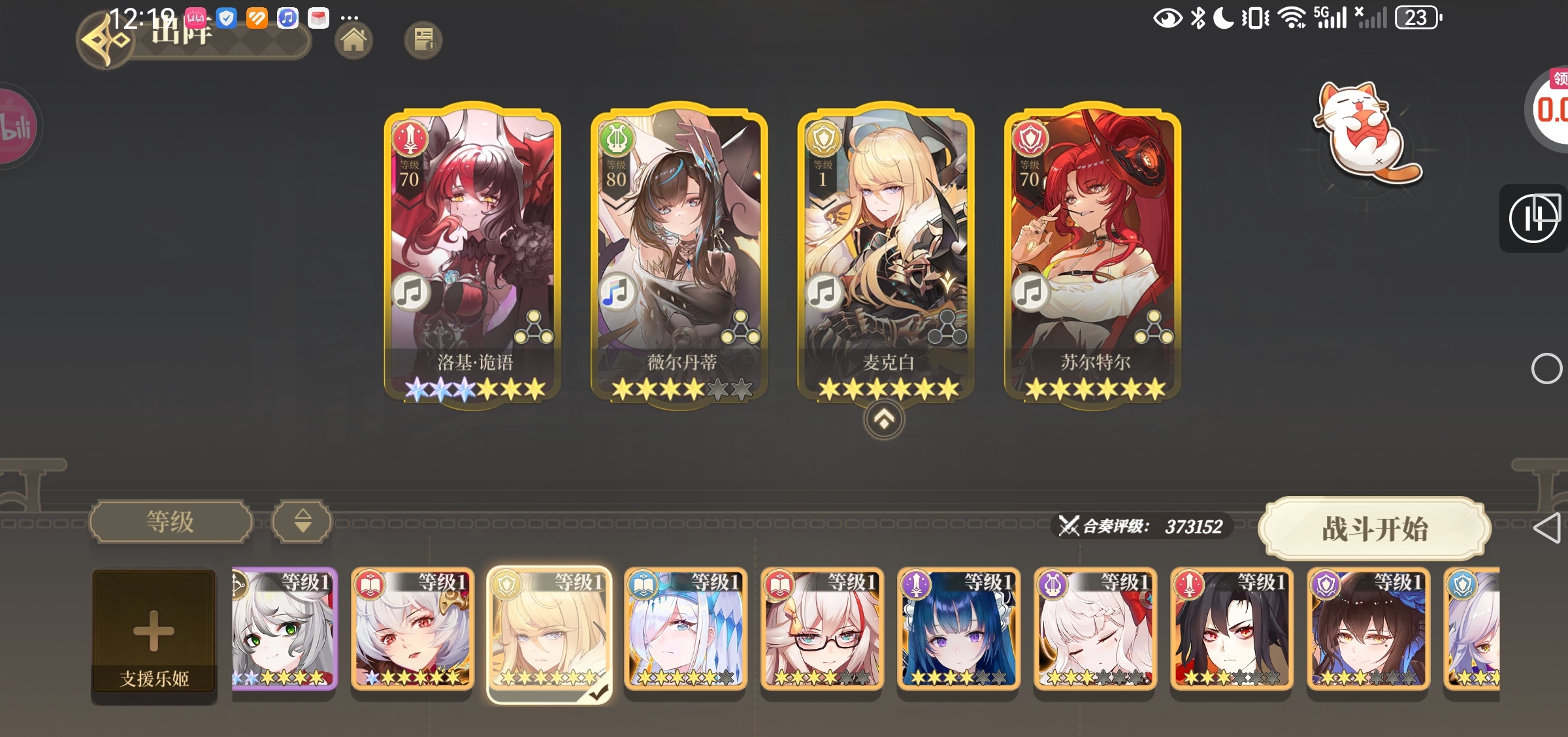
Task: Toggle the sort order arrows button
Action: (x=302, y=521)
